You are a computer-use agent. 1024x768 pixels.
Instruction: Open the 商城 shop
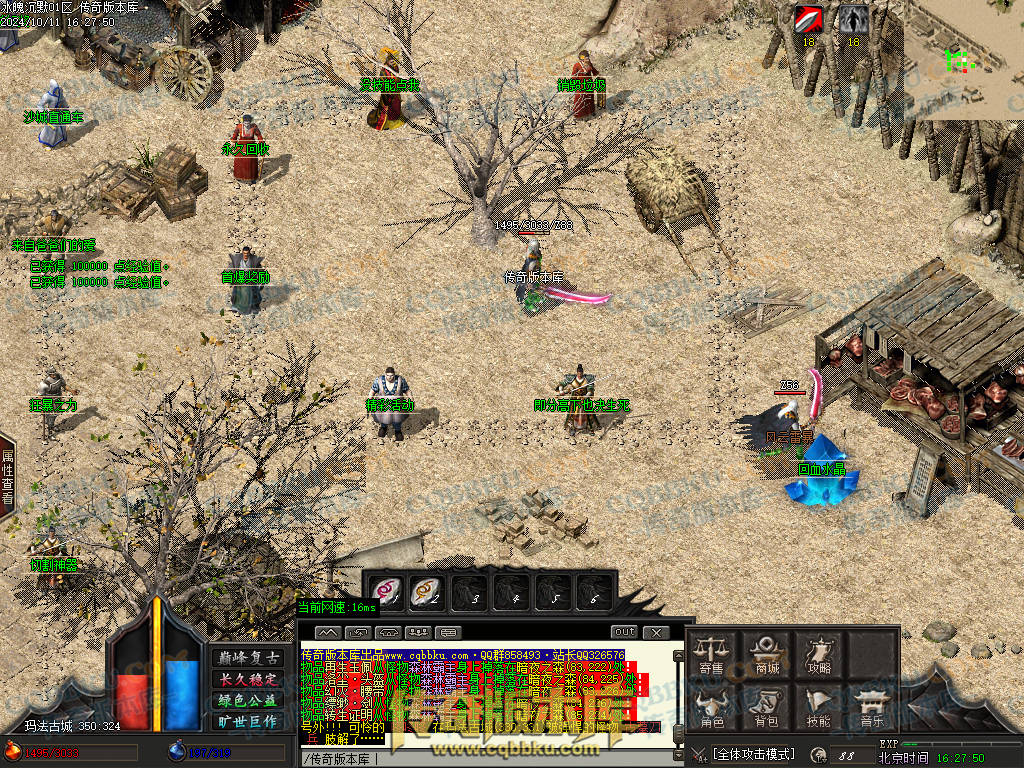[768, 654]
